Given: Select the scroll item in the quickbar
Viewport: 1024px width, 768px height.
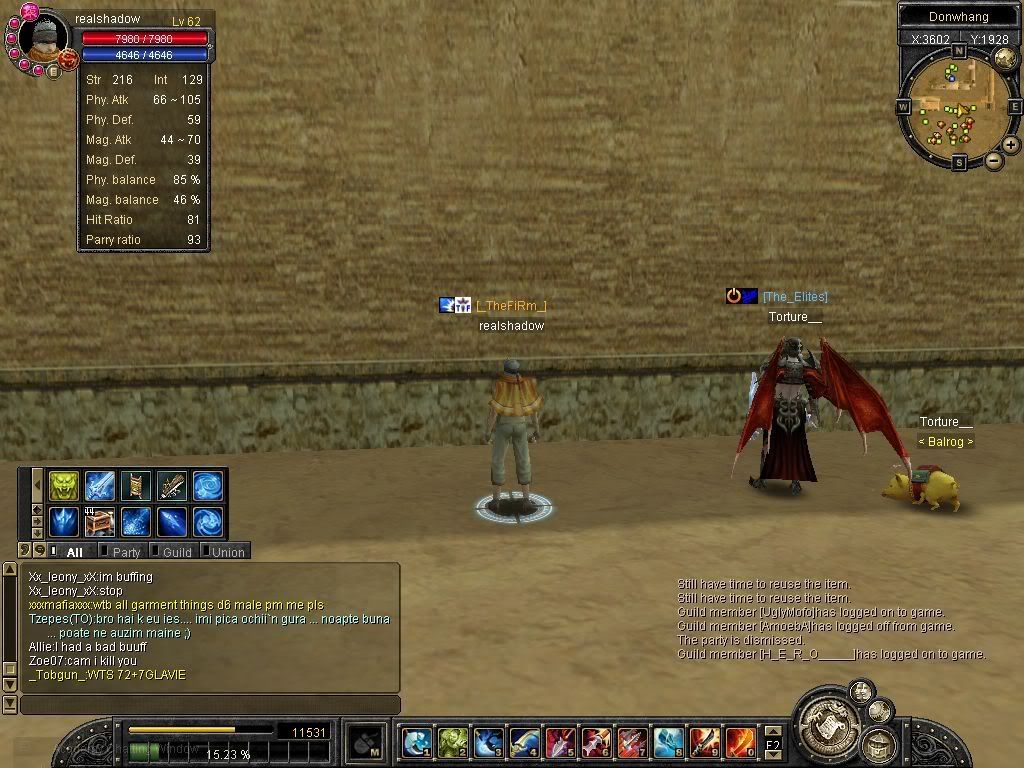Looking at the screenshot, I should click(x=136, y=486).
